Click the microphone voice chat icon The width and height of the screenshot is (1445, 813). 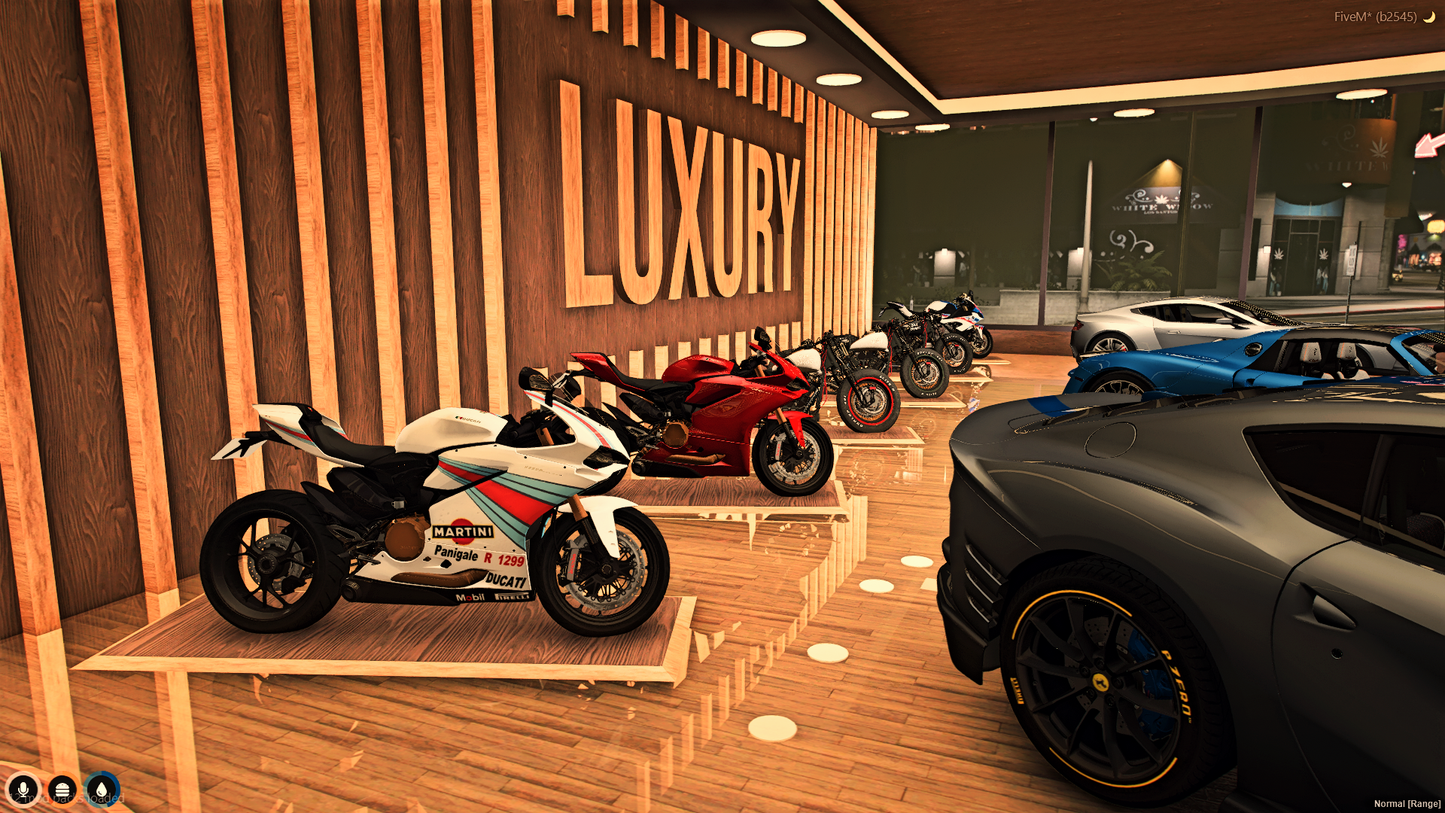click(22, 790)
